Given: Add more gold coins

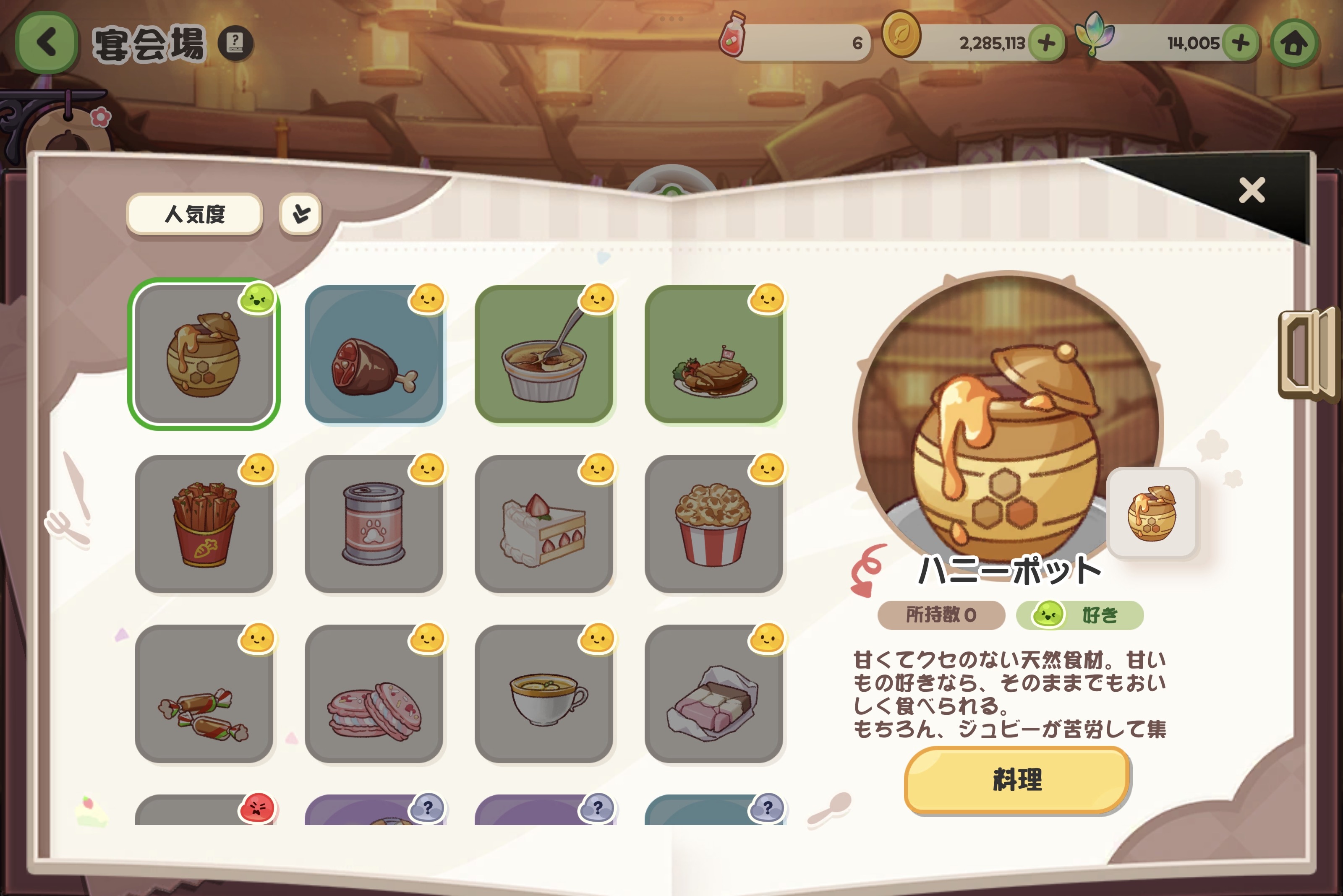Looking at the screenshot, I should pyautogui.click(x=1046, y=43).
